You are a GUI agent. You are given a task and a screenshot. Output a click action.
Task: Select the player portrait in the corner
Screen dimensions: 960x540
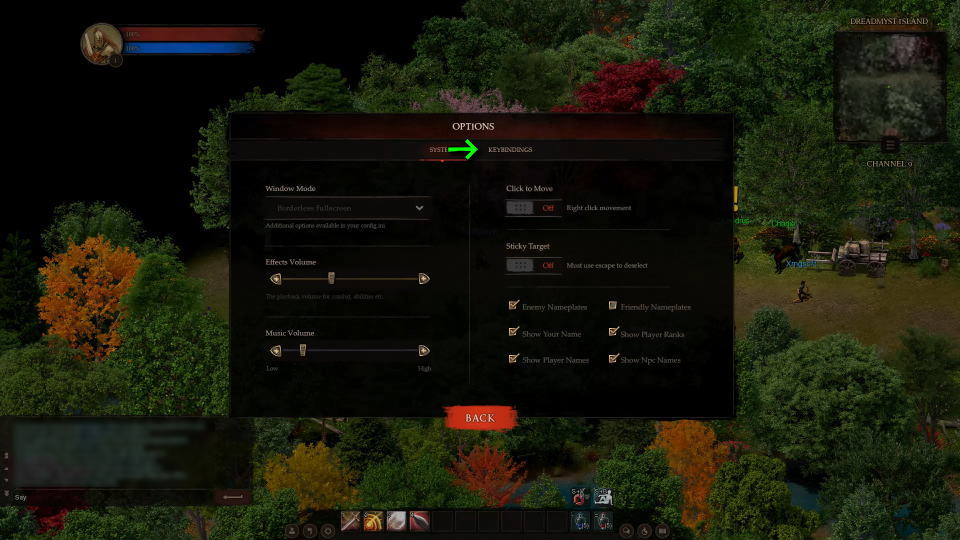(101, 44)
